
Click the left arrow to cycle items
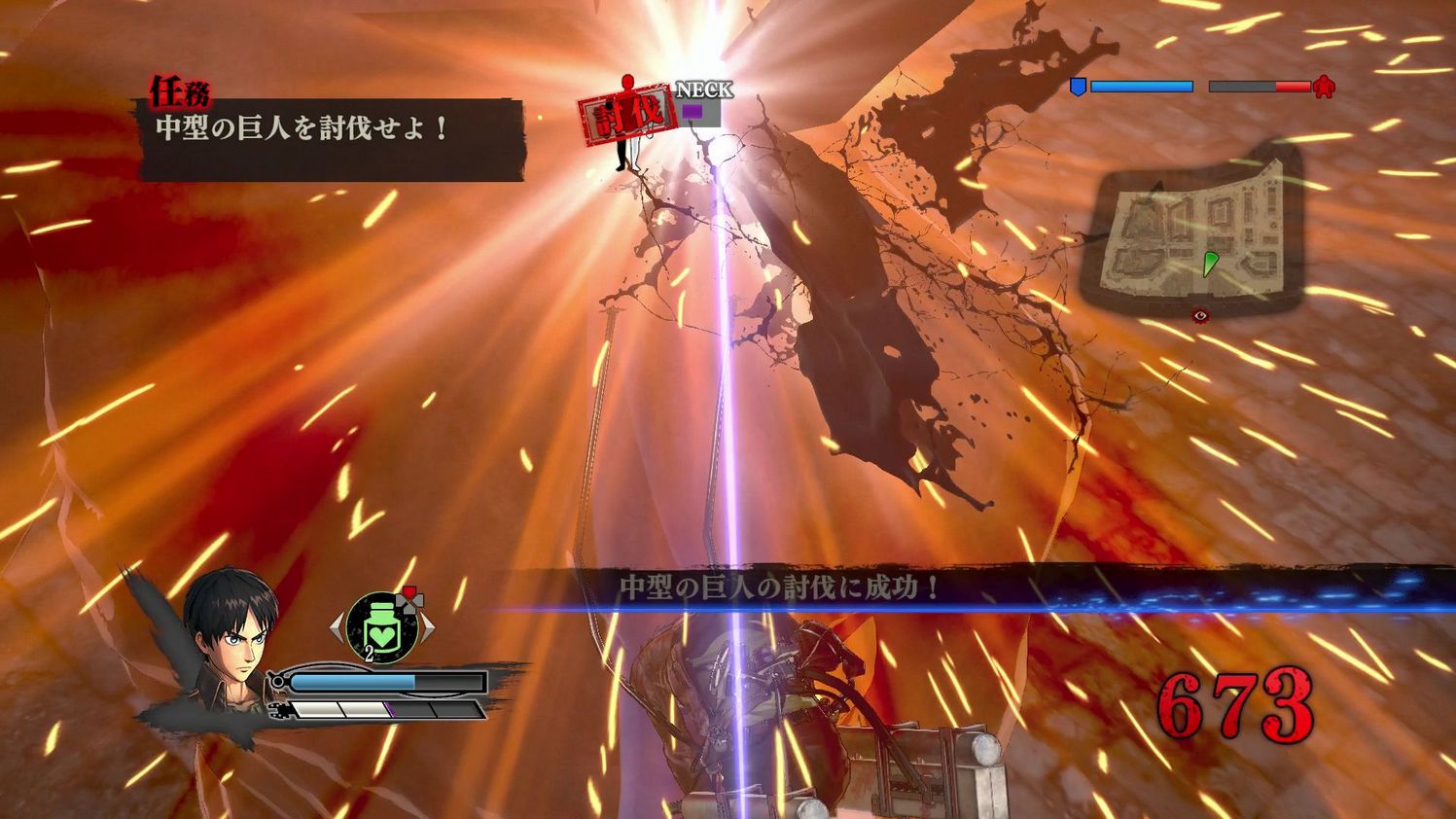point(335,628)
